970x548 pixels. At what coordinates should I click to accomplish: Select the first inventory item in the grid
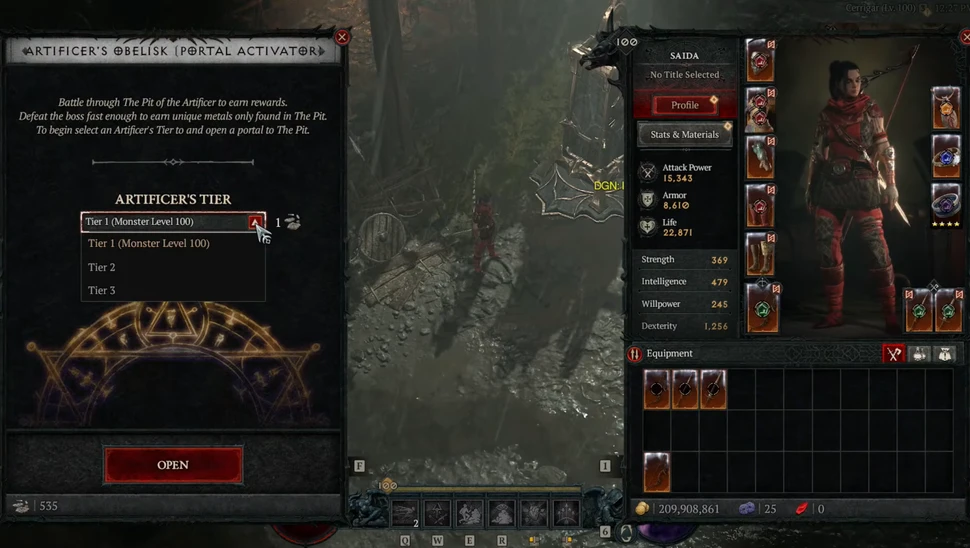pyautogui.click(x=656, y=389)
